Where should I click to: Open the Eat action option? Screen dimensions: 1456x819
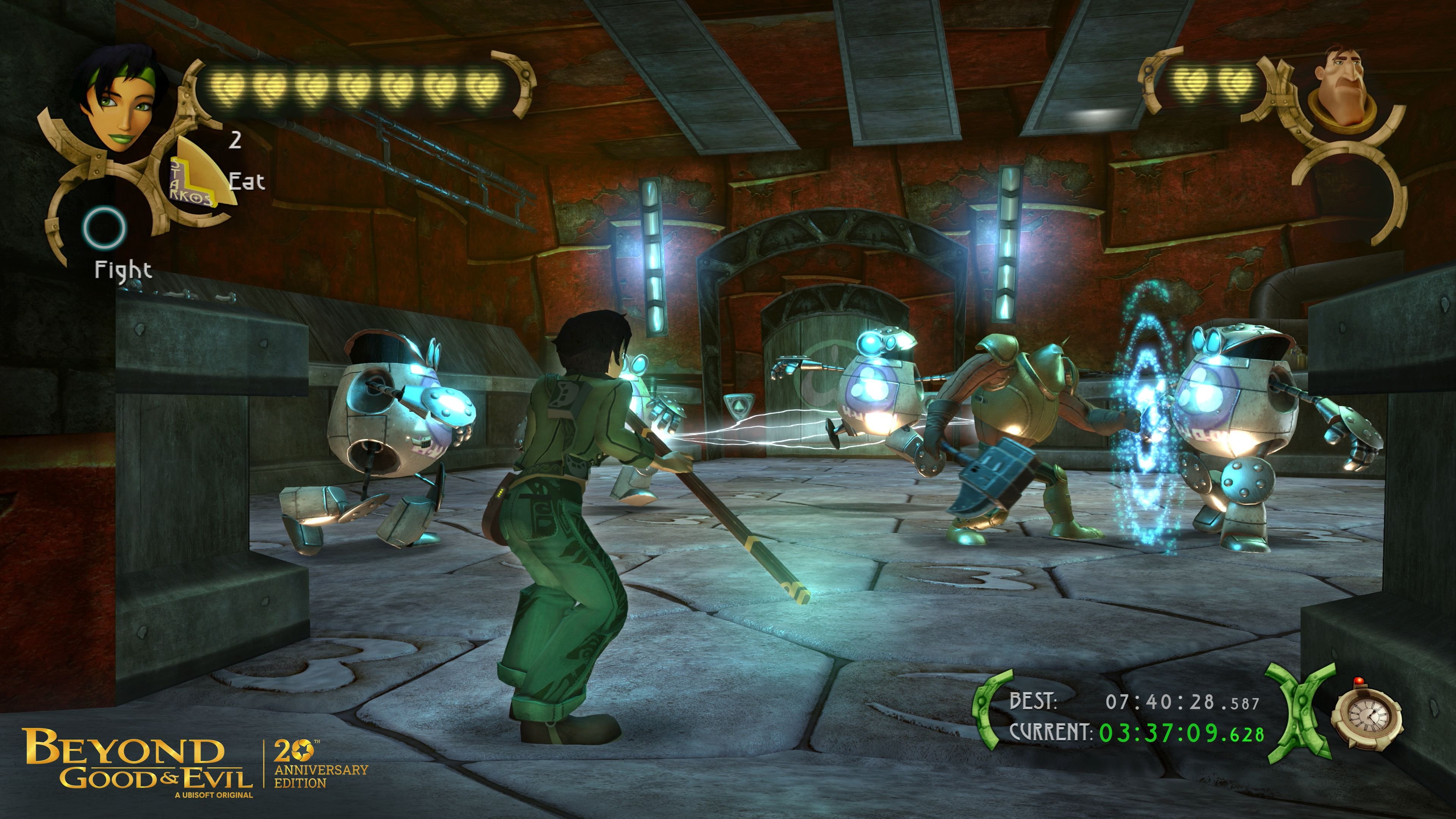(247, 181)
